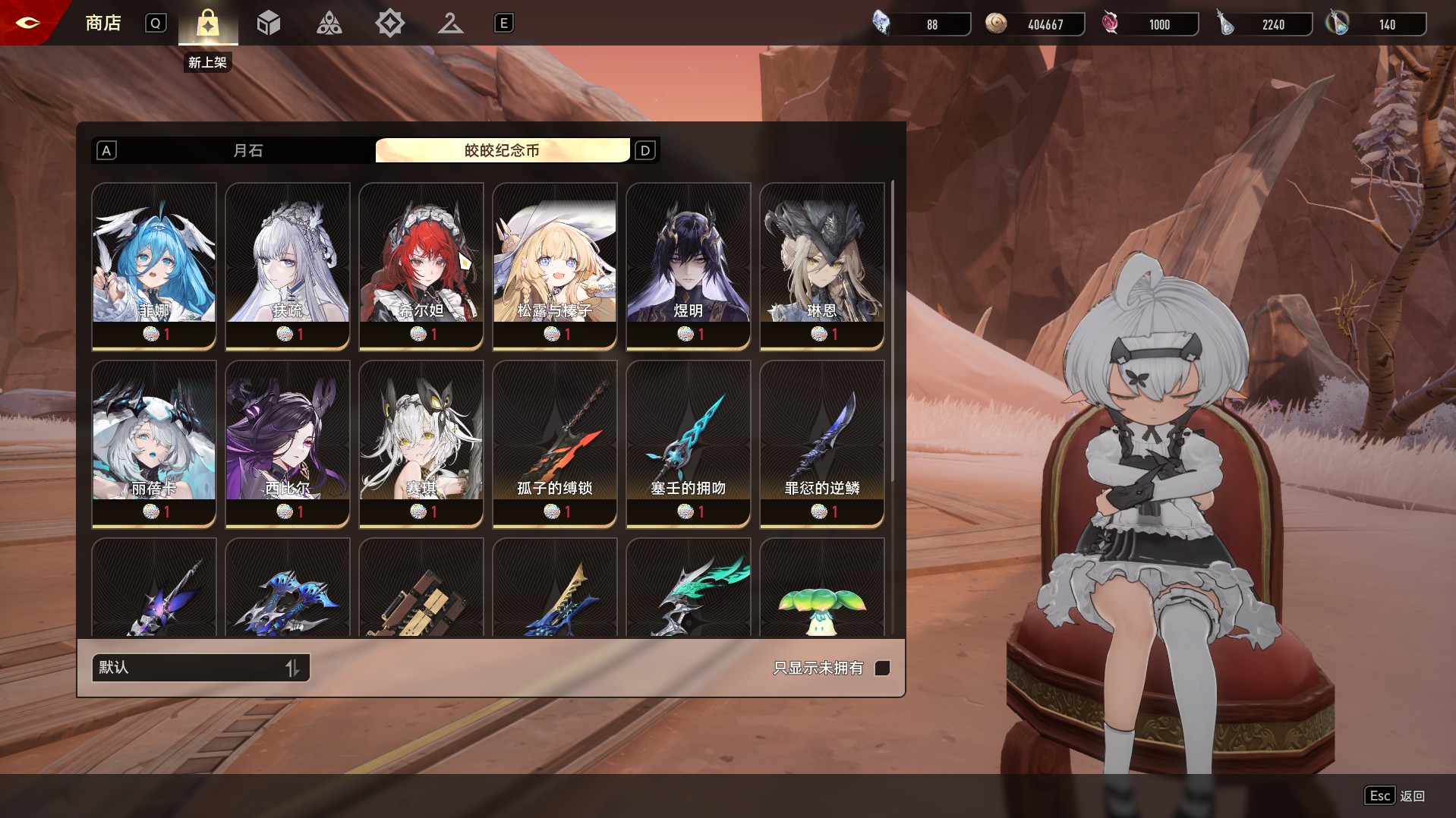Toggle the 只显示未拥有 checkbox

pos(882,668)
